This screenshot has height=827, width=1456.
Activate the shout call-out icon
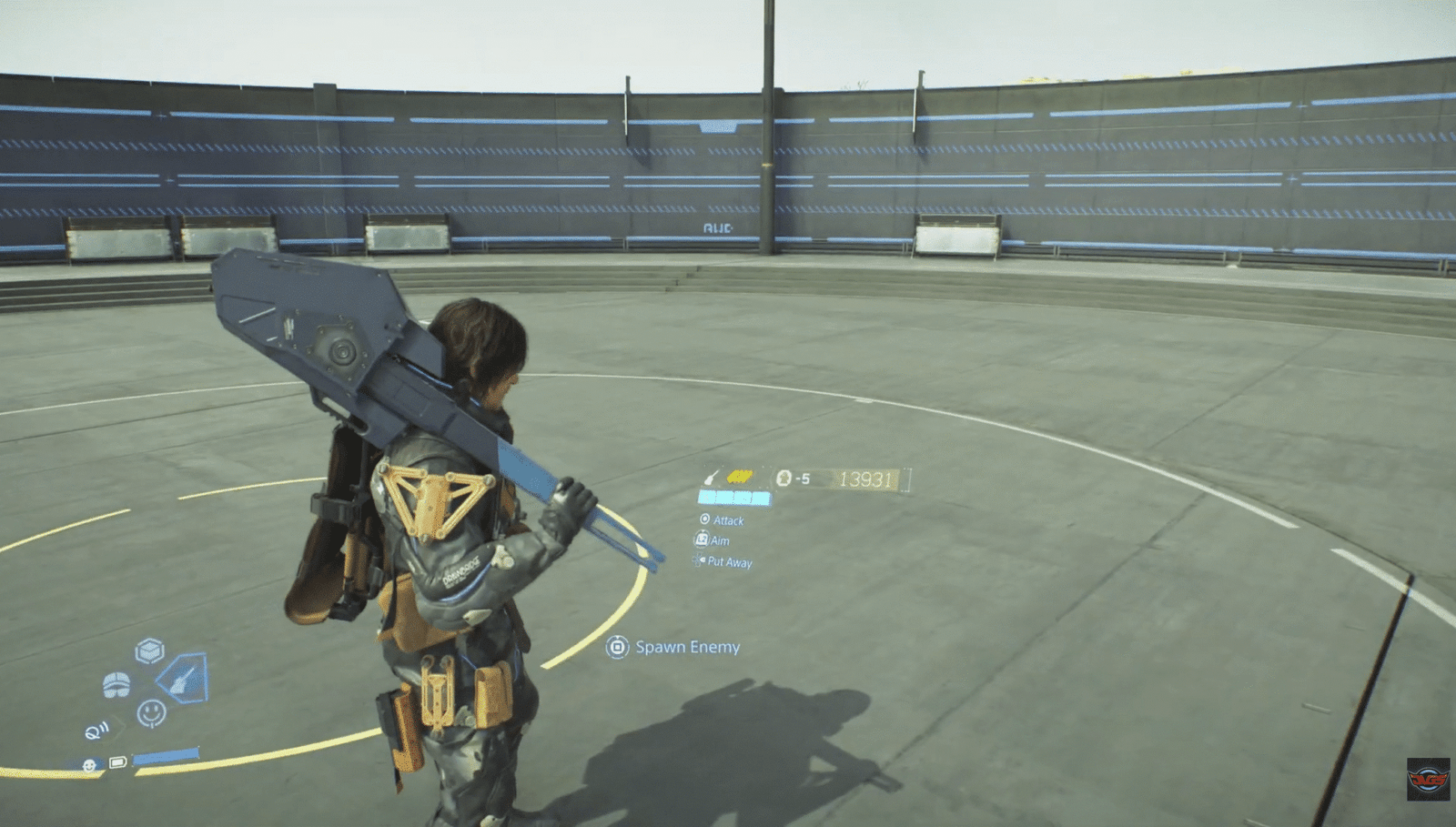(96, 731)
